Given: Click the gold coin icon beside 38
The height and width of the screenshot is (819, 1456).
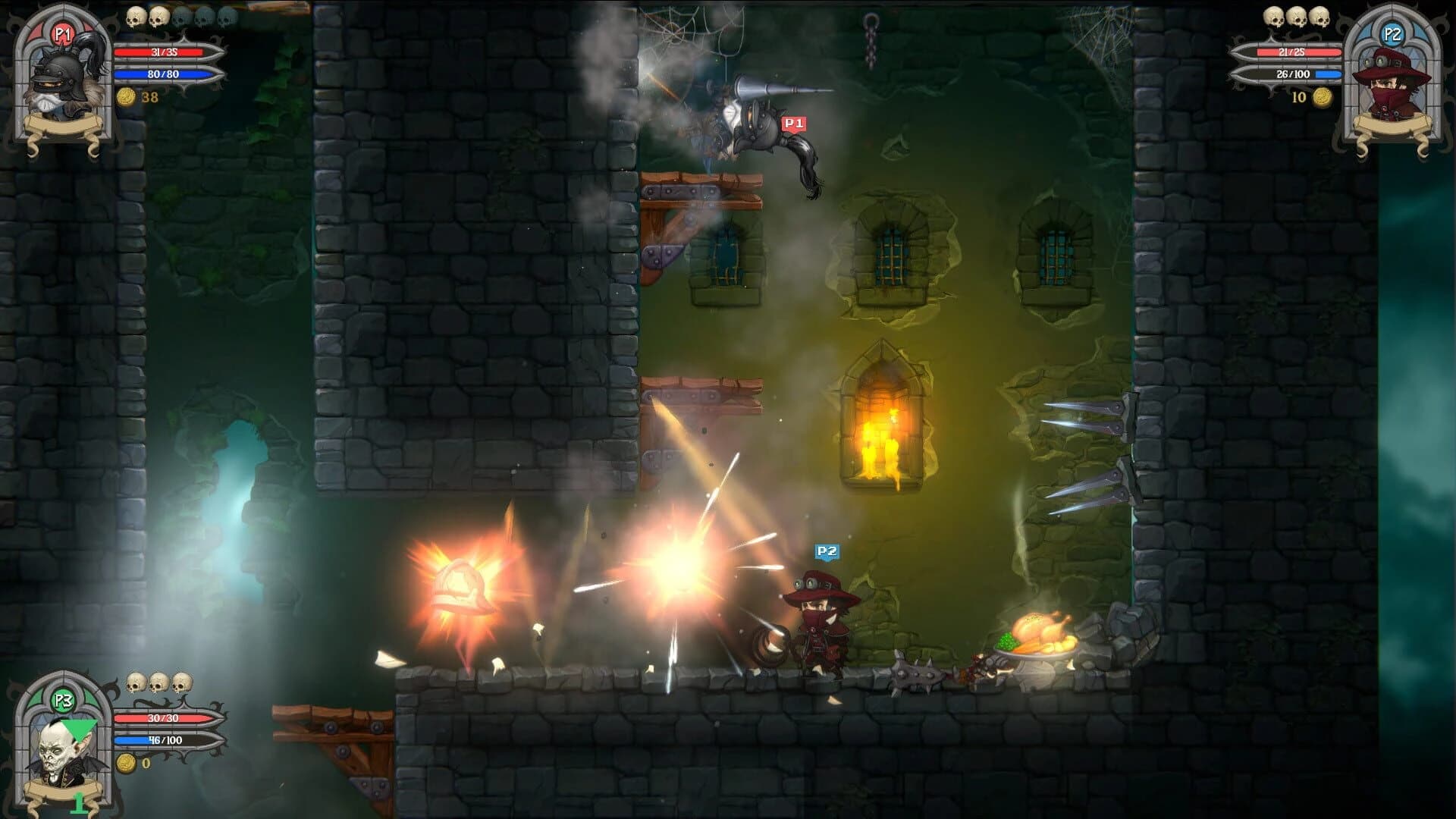Looking at the screenshot, I should 127,97.
